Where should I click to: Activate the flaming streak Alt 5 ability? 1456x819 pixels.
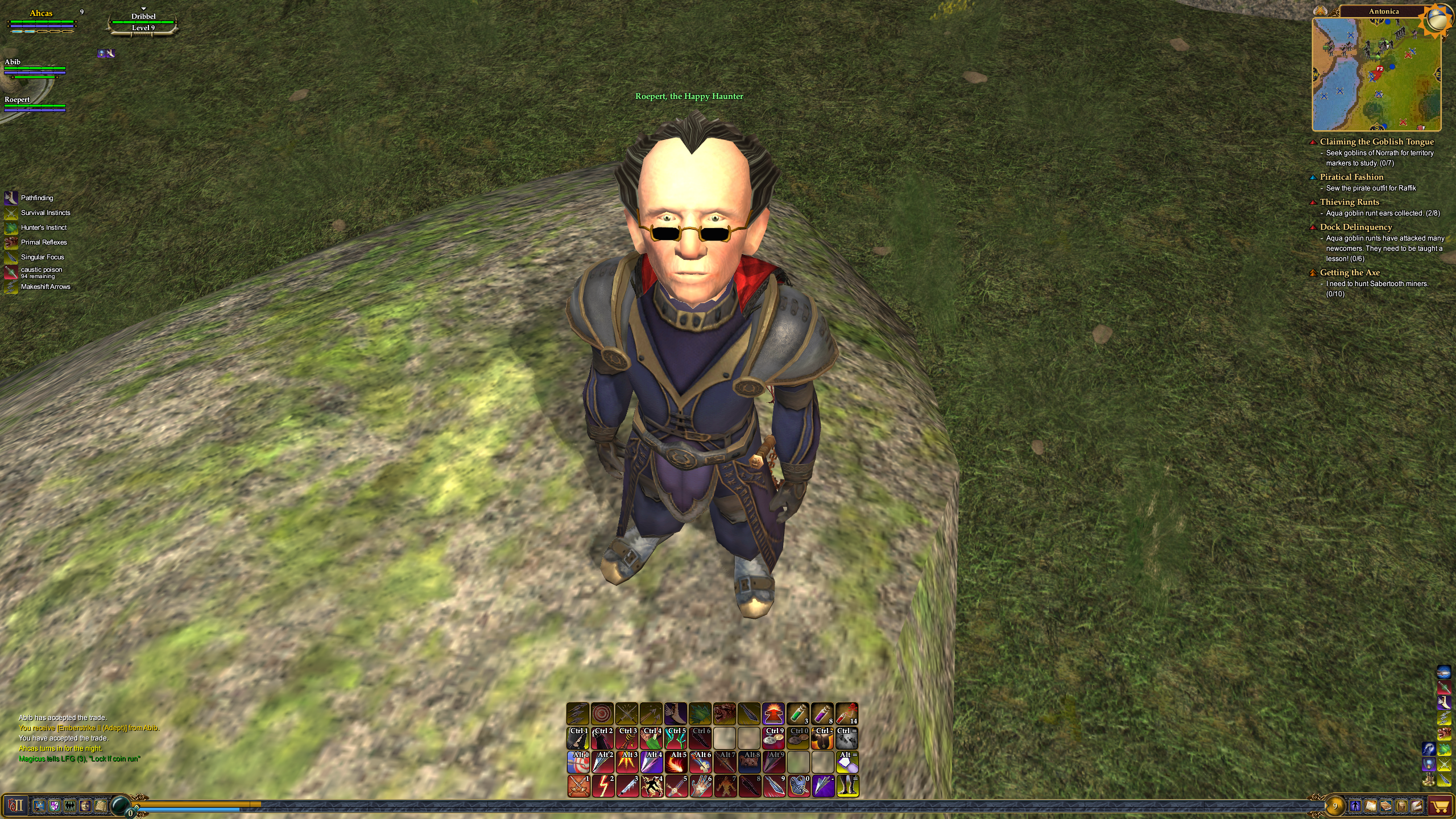click(676, 762)
